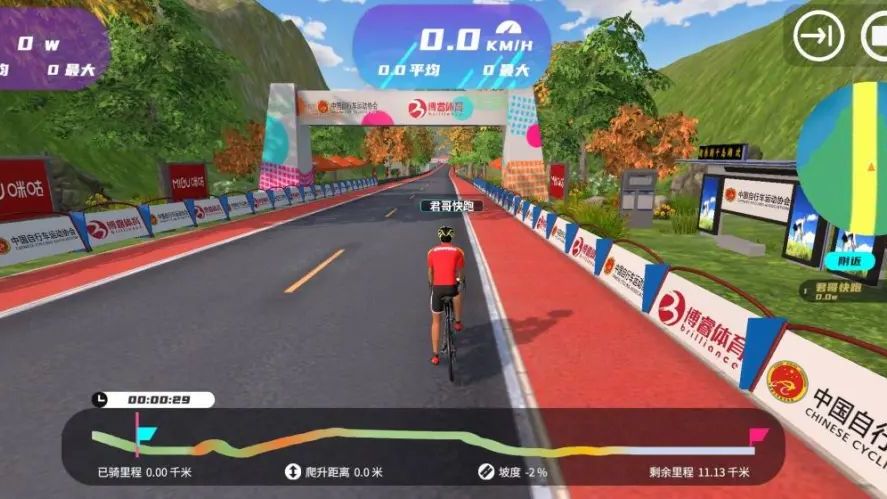
Task: Click the arrow-to-bar exit button
Action: (x=819, y=37)
